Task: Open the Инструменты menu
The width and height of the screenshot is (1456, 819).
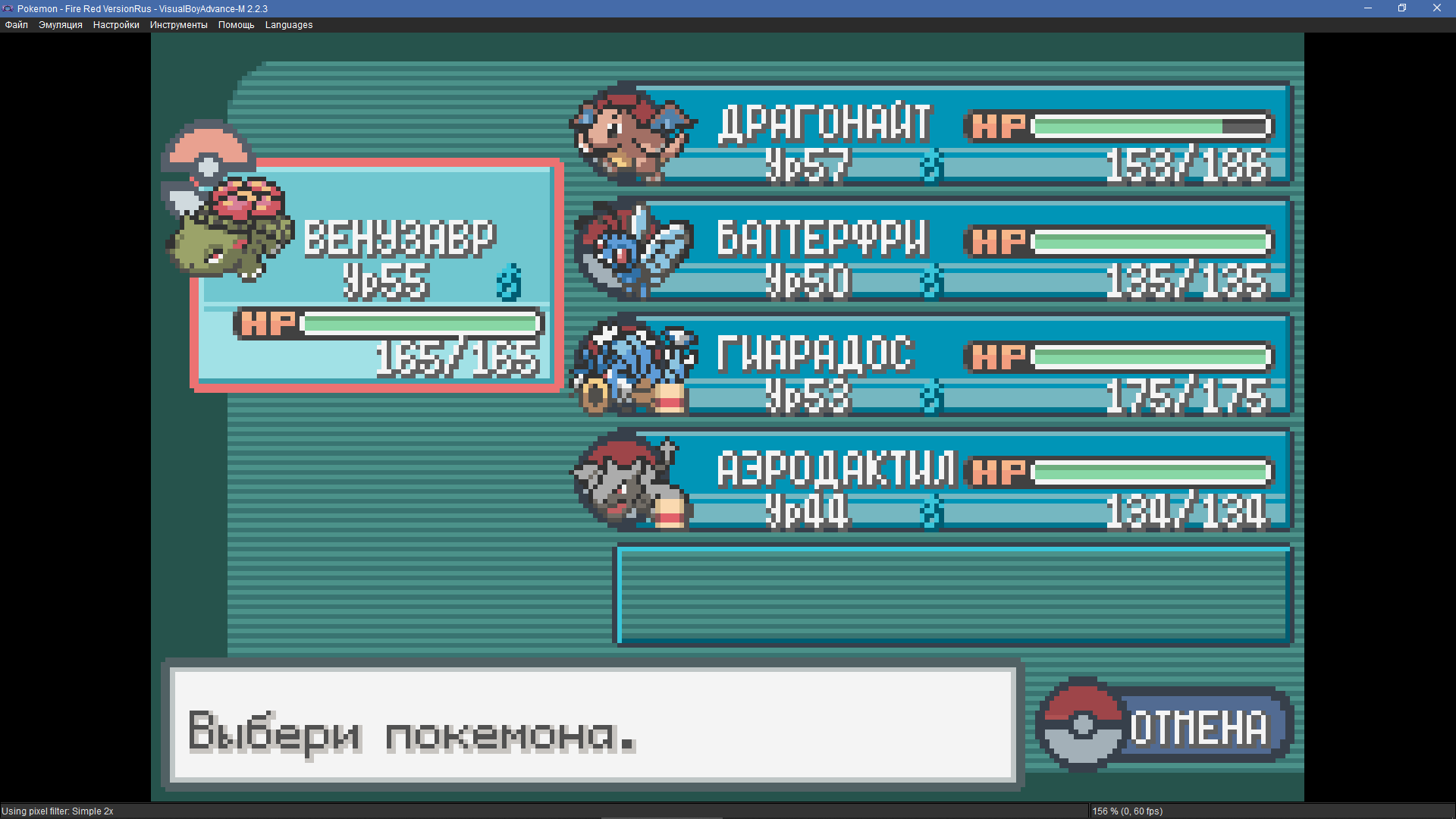Action: click(178, 25)
